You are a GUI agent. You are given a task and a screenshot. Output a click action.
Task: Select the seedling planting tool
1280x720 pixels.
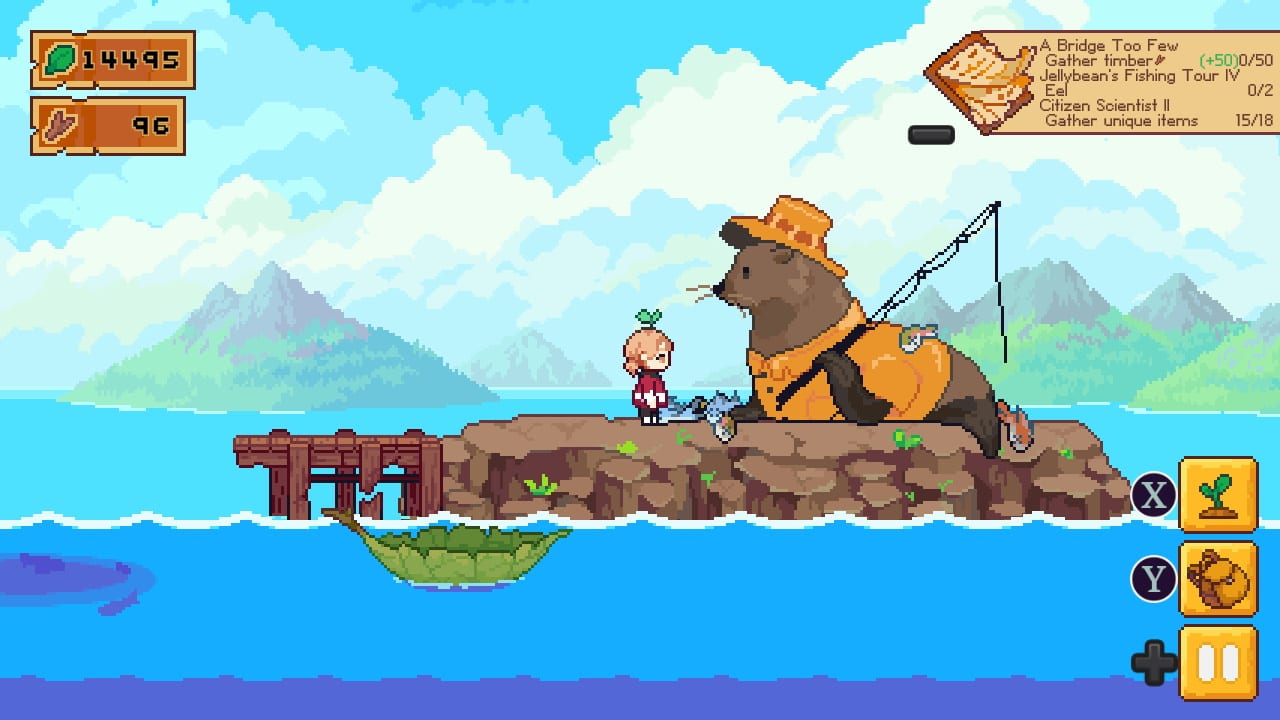click(1218, 495)
